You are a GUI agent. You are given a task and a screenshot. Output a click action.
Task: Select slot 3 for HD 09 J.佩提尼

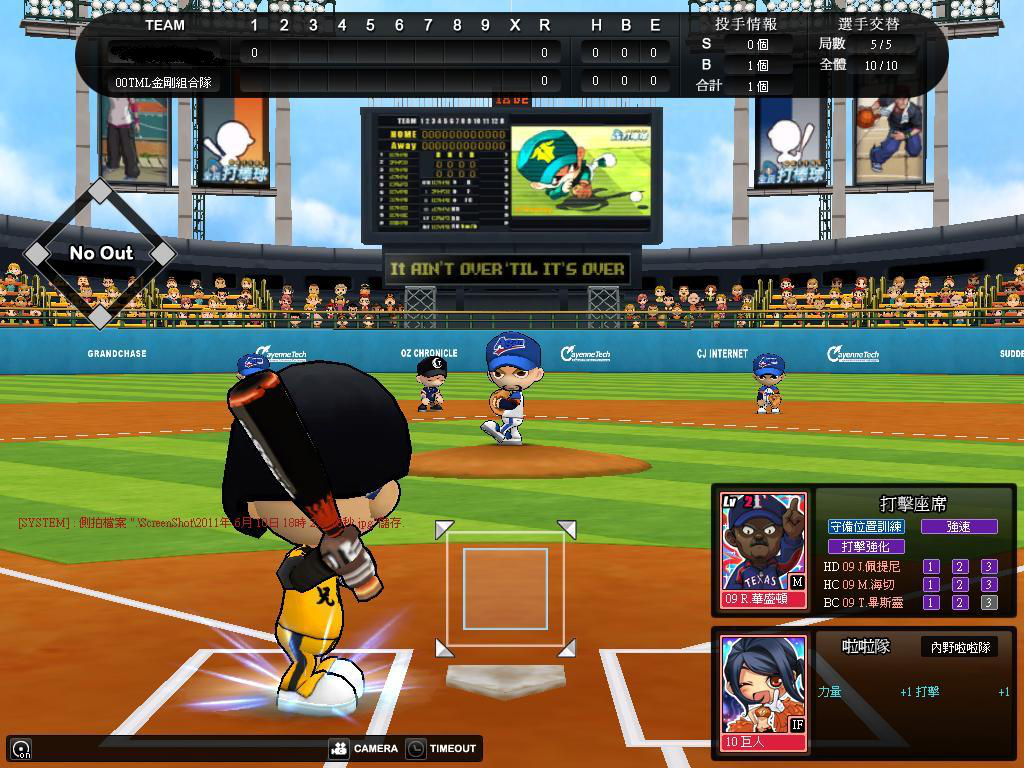[988, 566]
